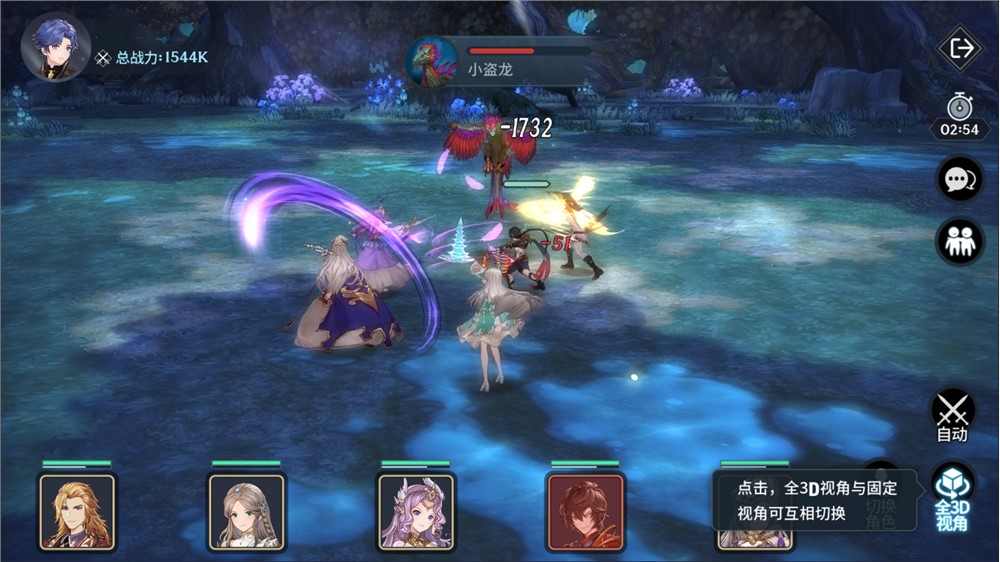Select the 小盗龙 enemy target portrait

(x=433, y=62)
